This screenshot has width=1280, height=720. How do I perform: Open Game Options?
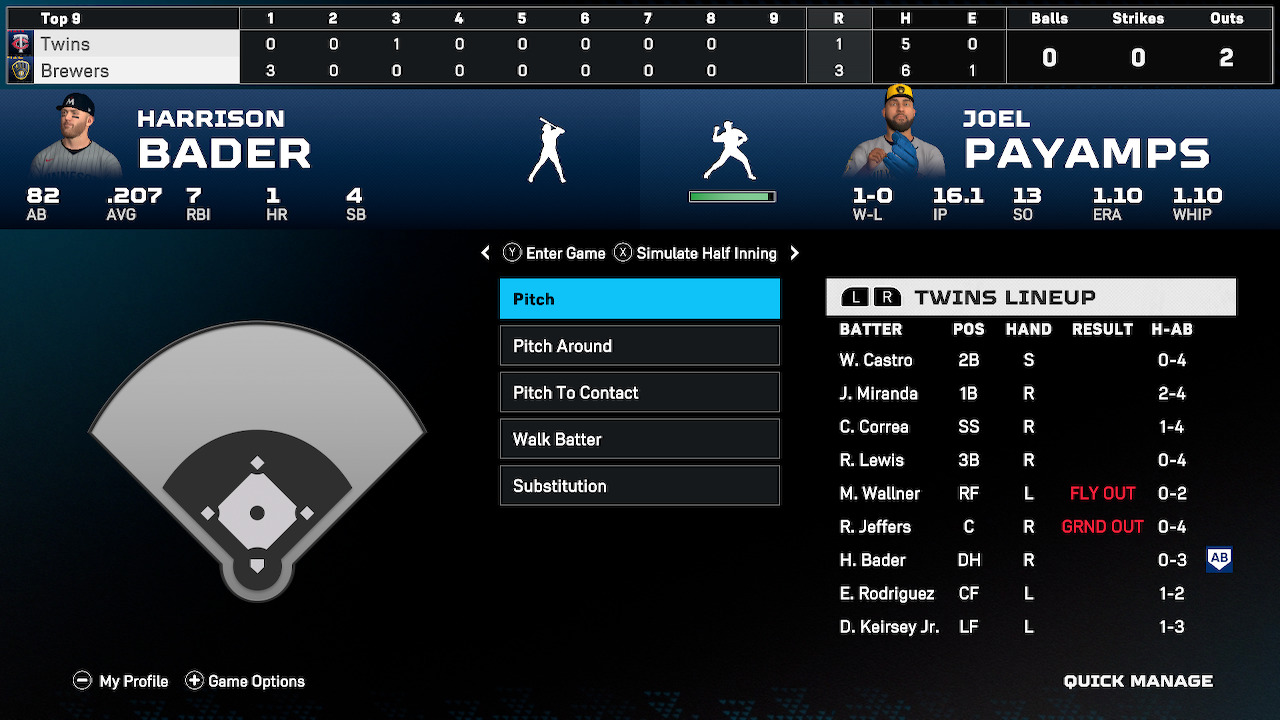pos(245,681)
